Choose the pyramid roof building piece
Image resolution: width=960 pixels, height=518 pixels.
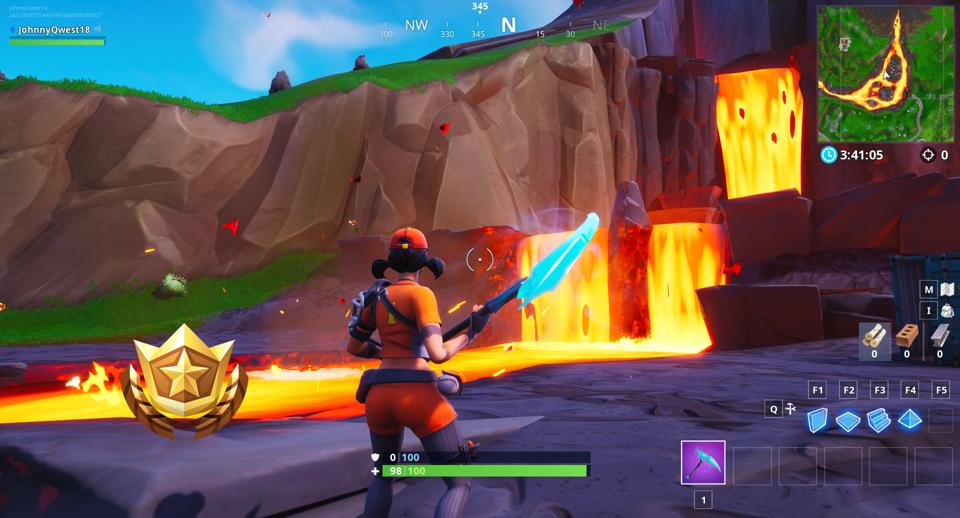pyautogui.click(x=909, y=421)
